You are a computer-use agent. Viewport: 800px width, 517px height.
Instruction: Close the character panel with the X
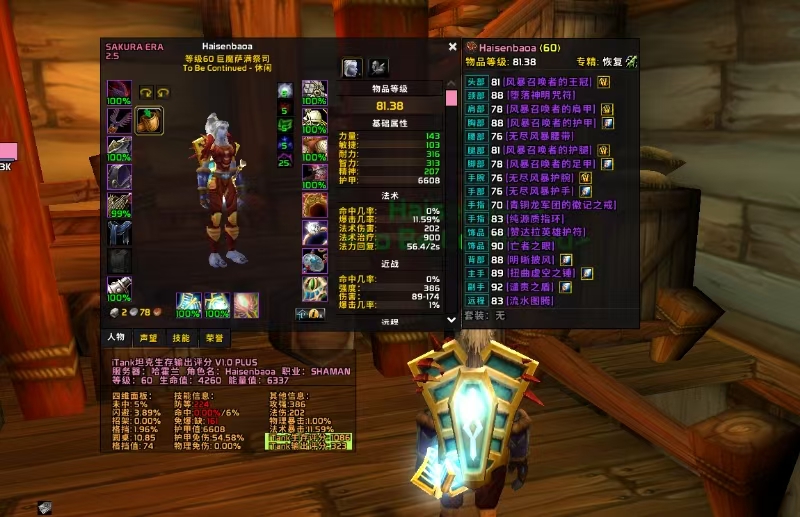pyautogui.click(x=453, y=46)
